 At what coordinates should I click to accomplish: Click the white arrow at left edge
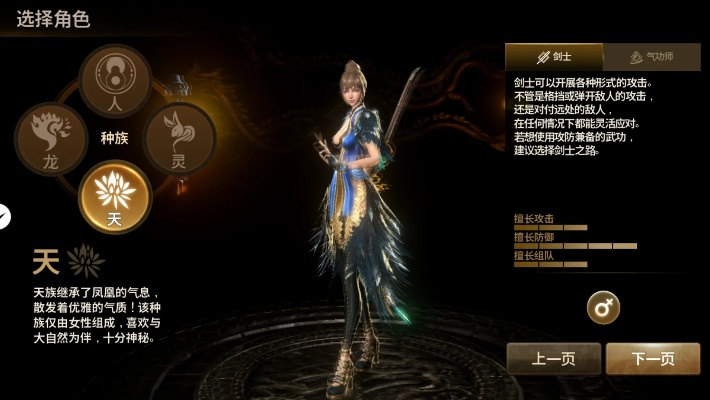click(4, 215)
